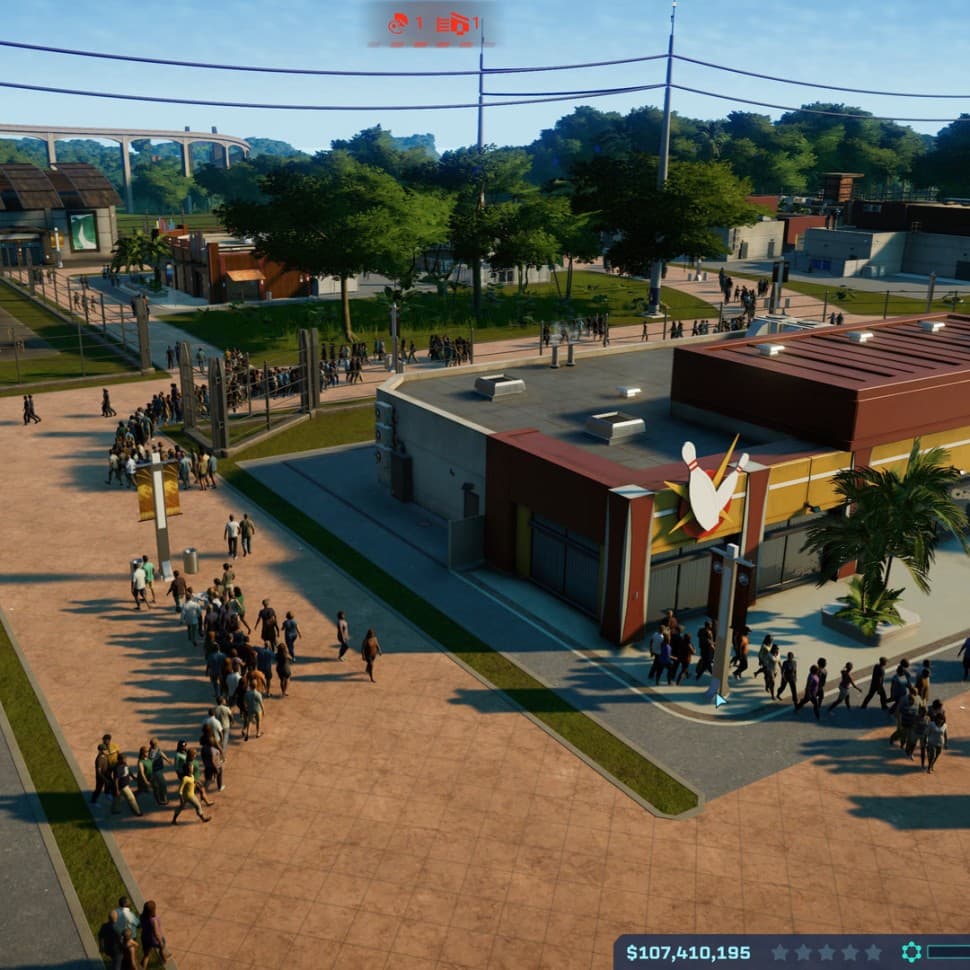
Task: Show the park star rating details
Action: [825, 952]
